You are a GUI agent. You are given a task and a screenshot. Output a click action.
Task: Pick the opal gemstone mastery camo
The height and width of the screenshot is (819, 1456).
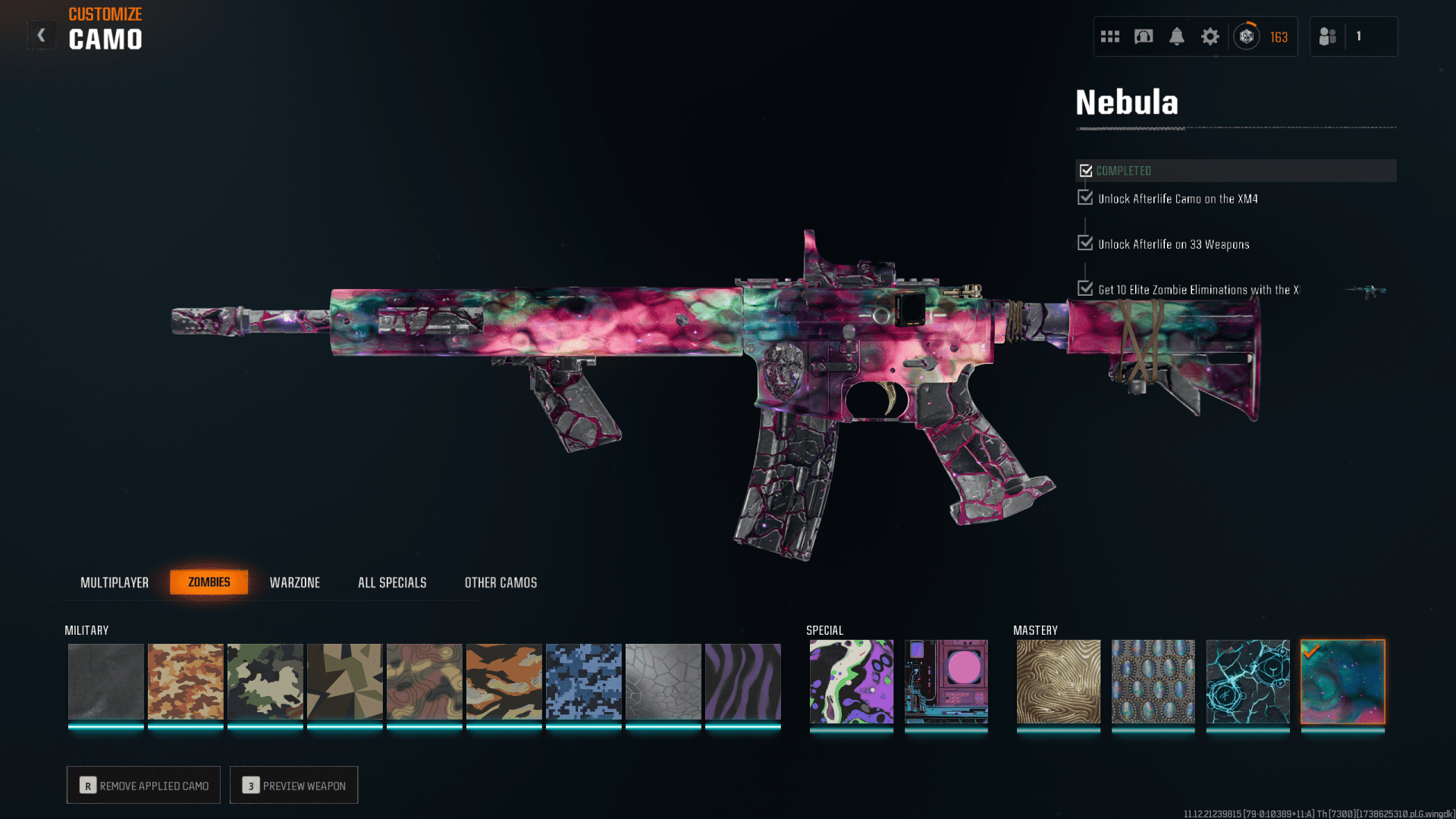(x=1153, y=681)
